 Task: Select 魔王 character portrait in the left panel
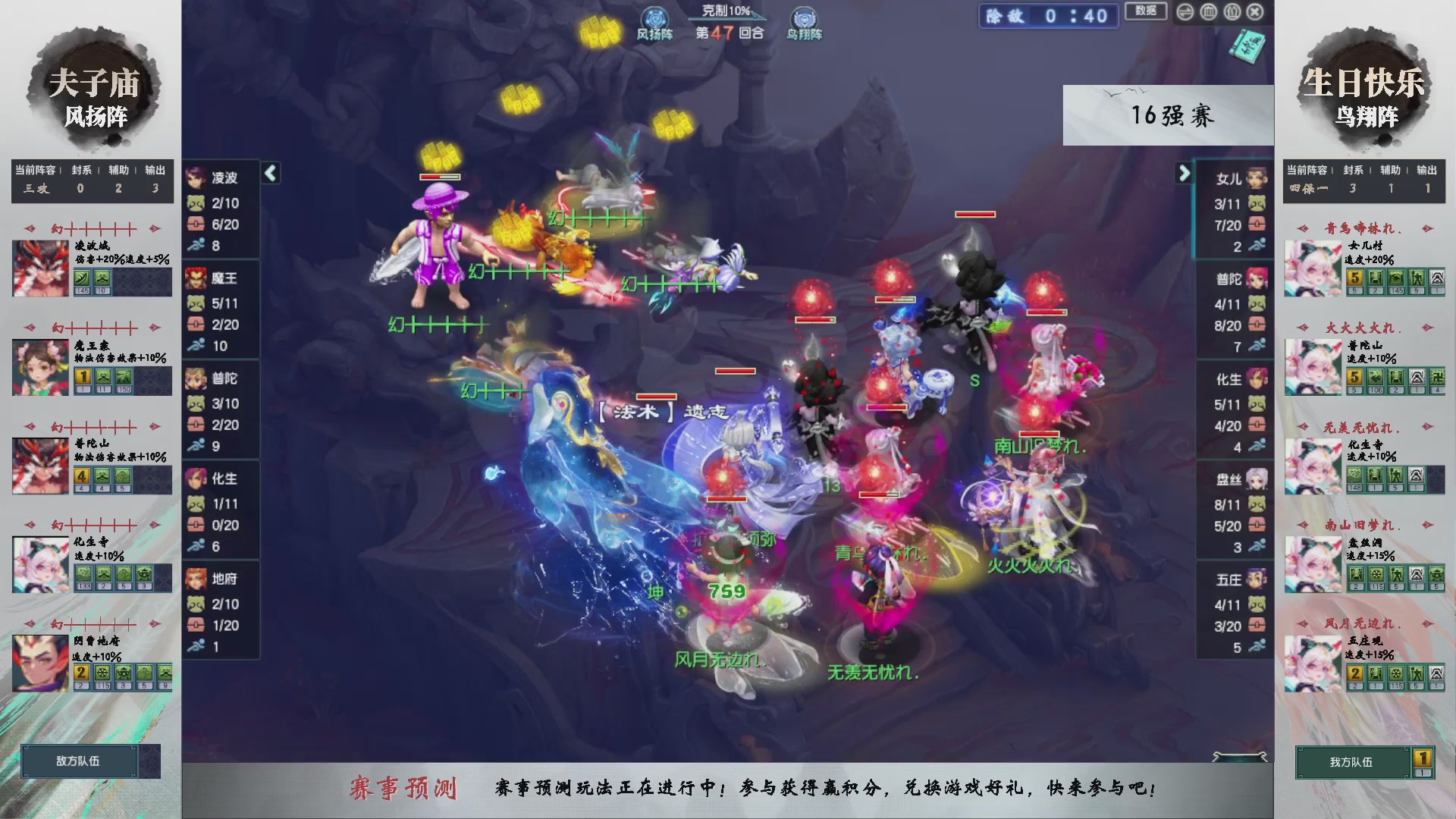197,278
